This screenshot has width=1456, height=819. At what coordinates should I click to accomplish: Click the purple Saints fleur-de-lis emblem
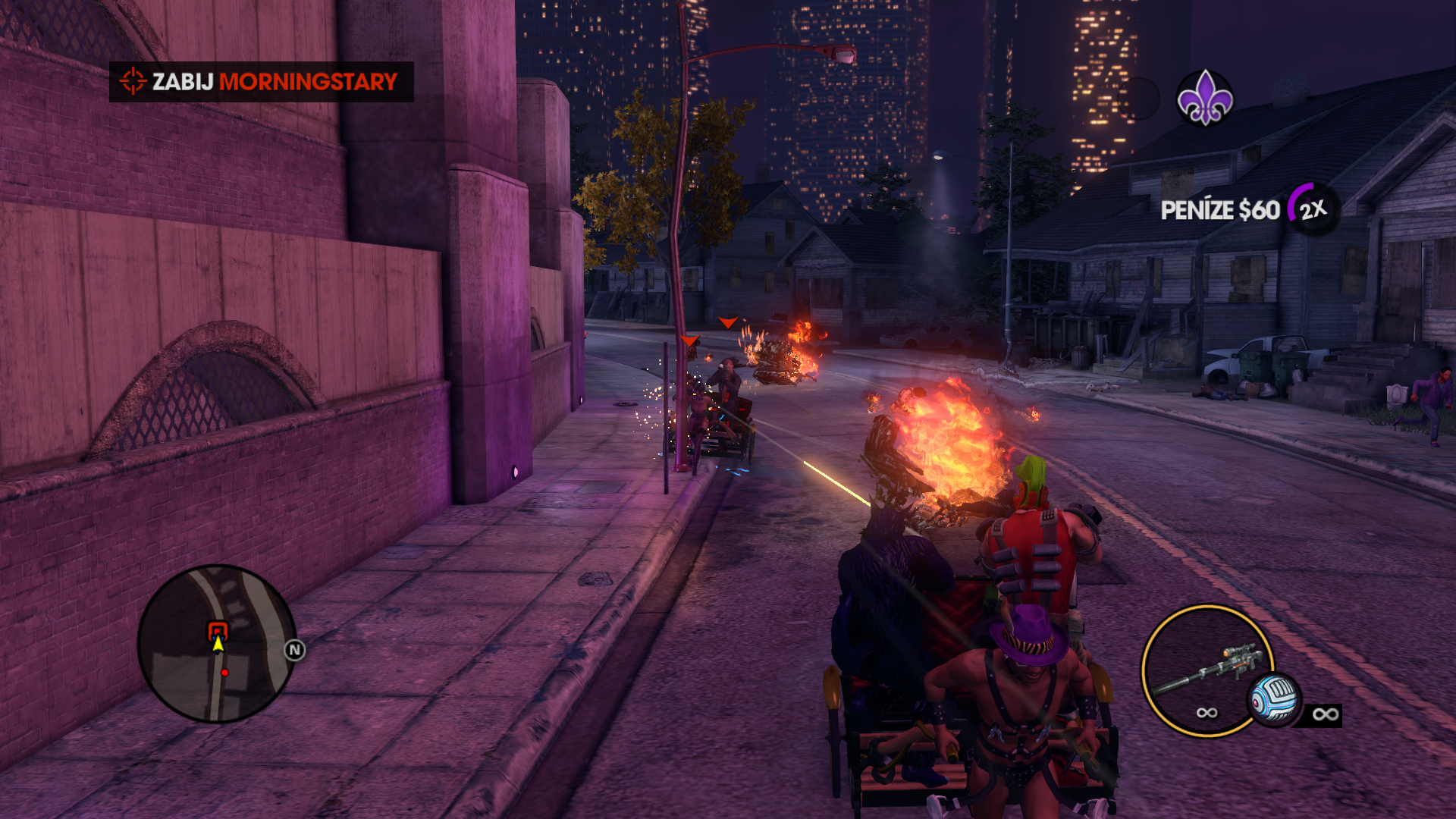click(x=1204, y=98)
